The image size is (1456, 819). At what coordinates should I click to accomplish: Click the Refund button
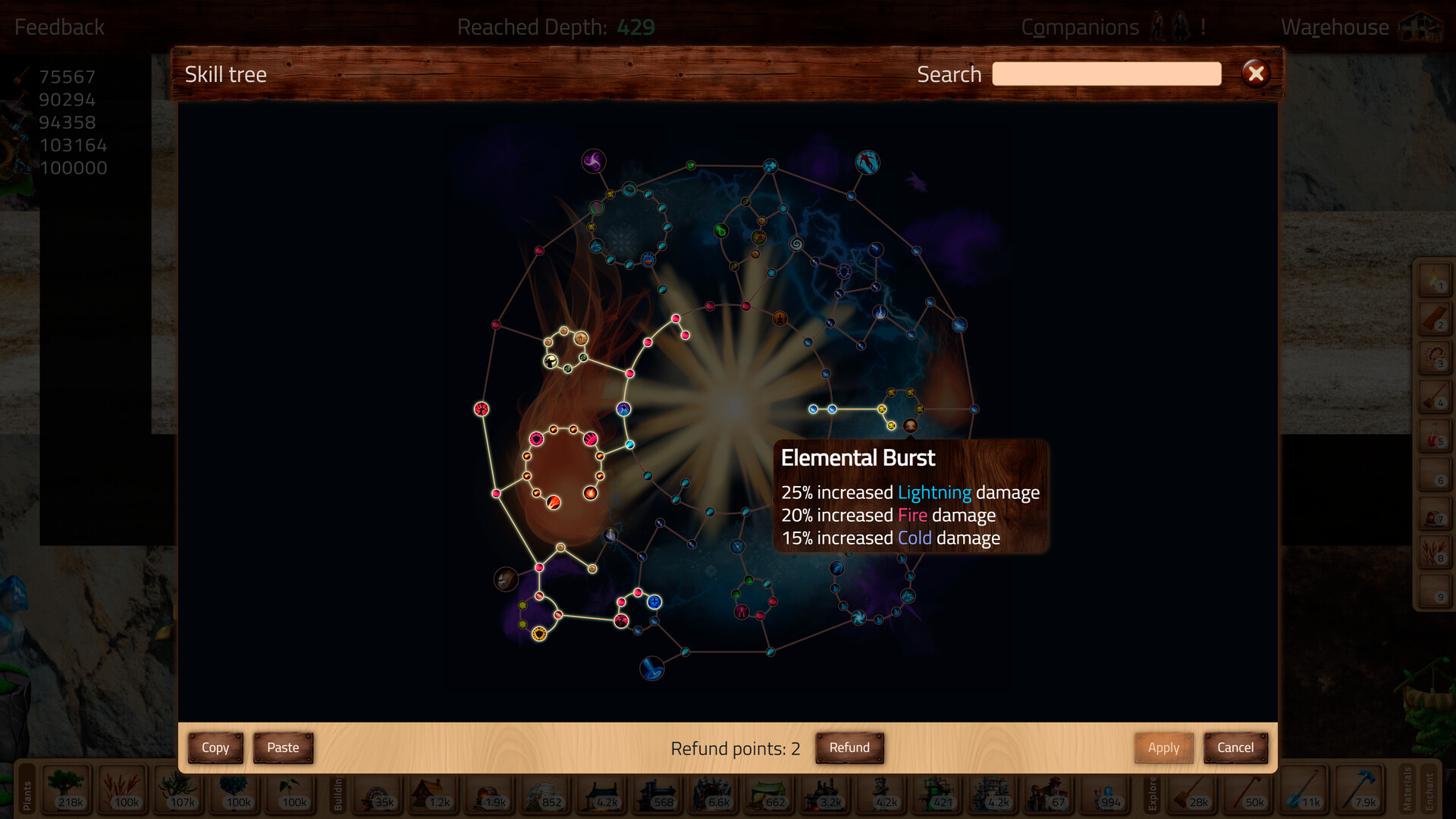[x=849, y=748]
